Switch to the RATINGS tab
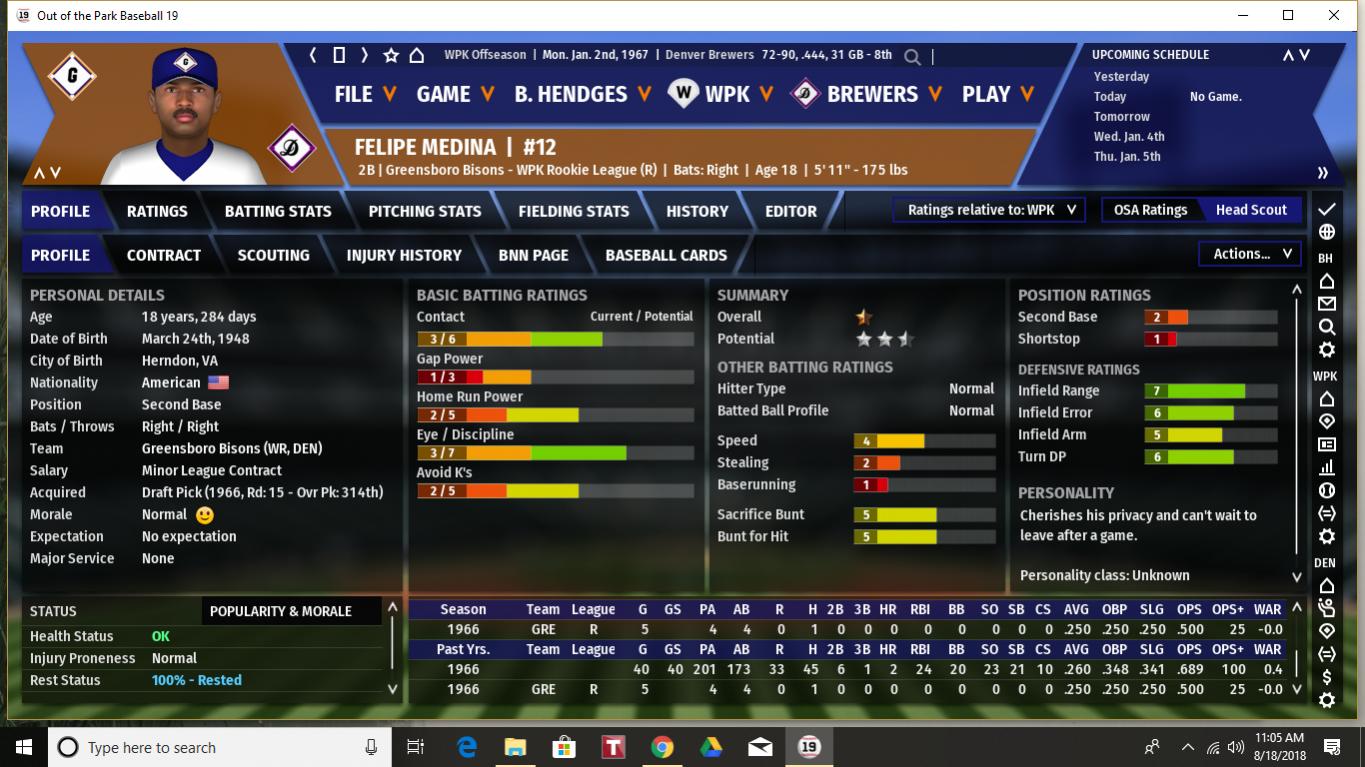This screenshot has width=1365, height=767. [x=157, y=211]
